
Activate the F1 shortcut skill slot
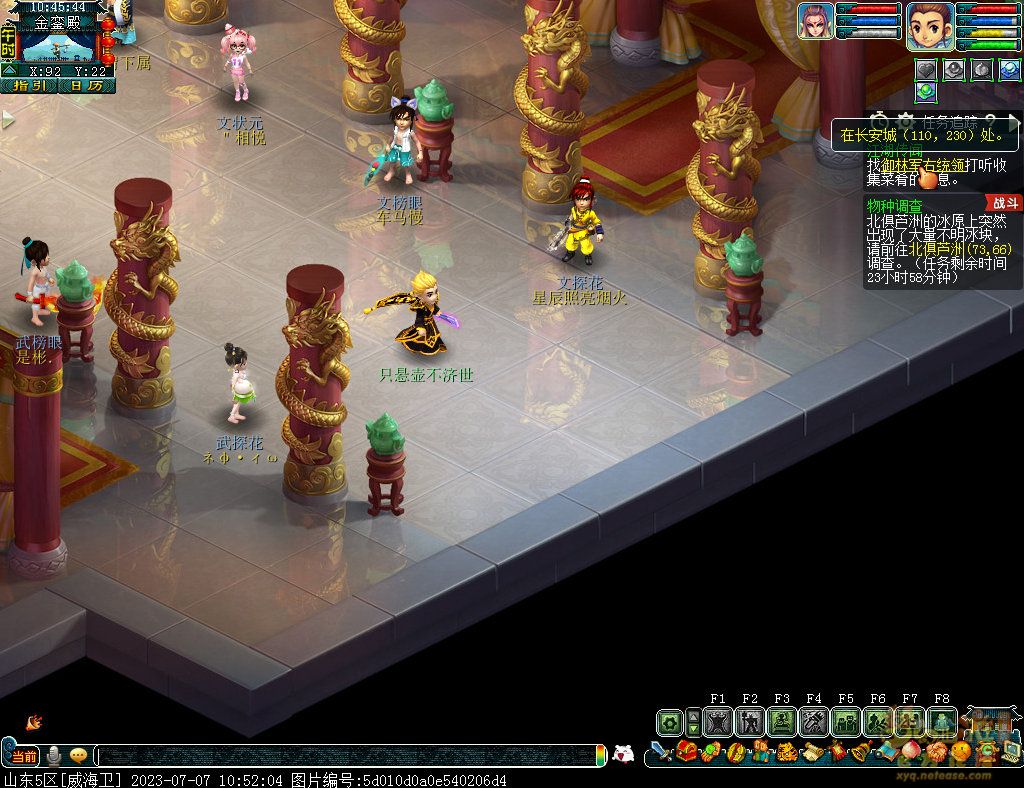[x=718, y=722]
